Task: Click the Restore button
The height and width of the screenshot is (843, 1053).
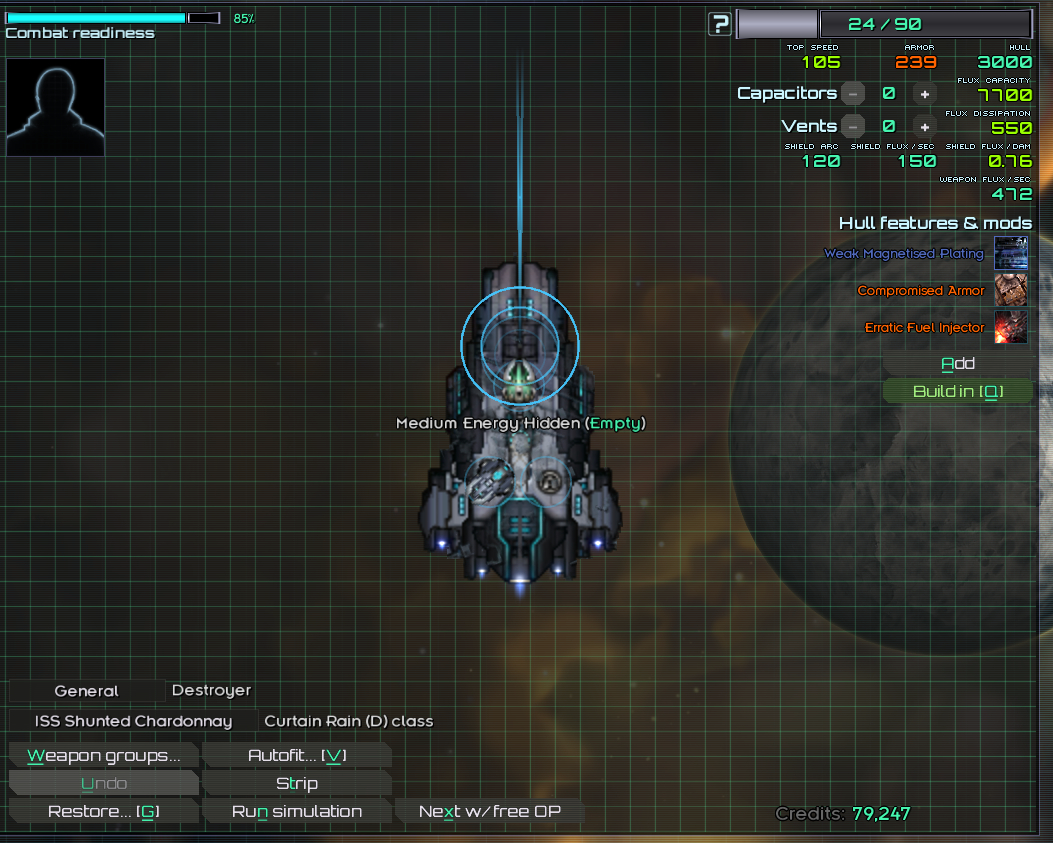Action: (103, 811)
